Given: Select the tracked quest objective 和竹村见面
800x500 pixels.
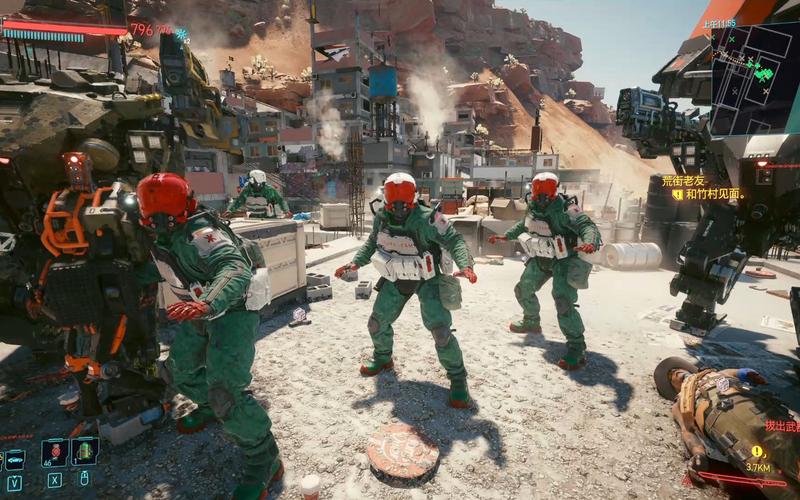Looking at the screenshot, I should (x=714, y=194).
